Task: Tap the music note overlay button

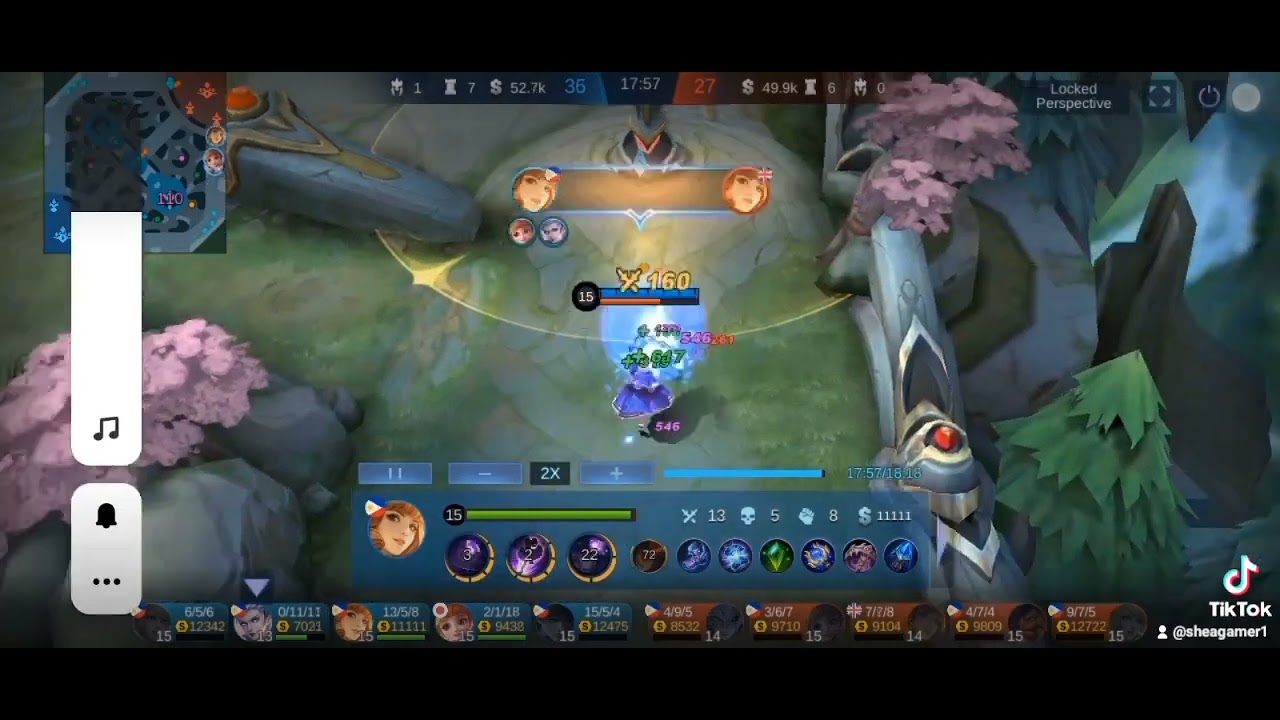Action: pyautogui.click(x=106, y=430)
